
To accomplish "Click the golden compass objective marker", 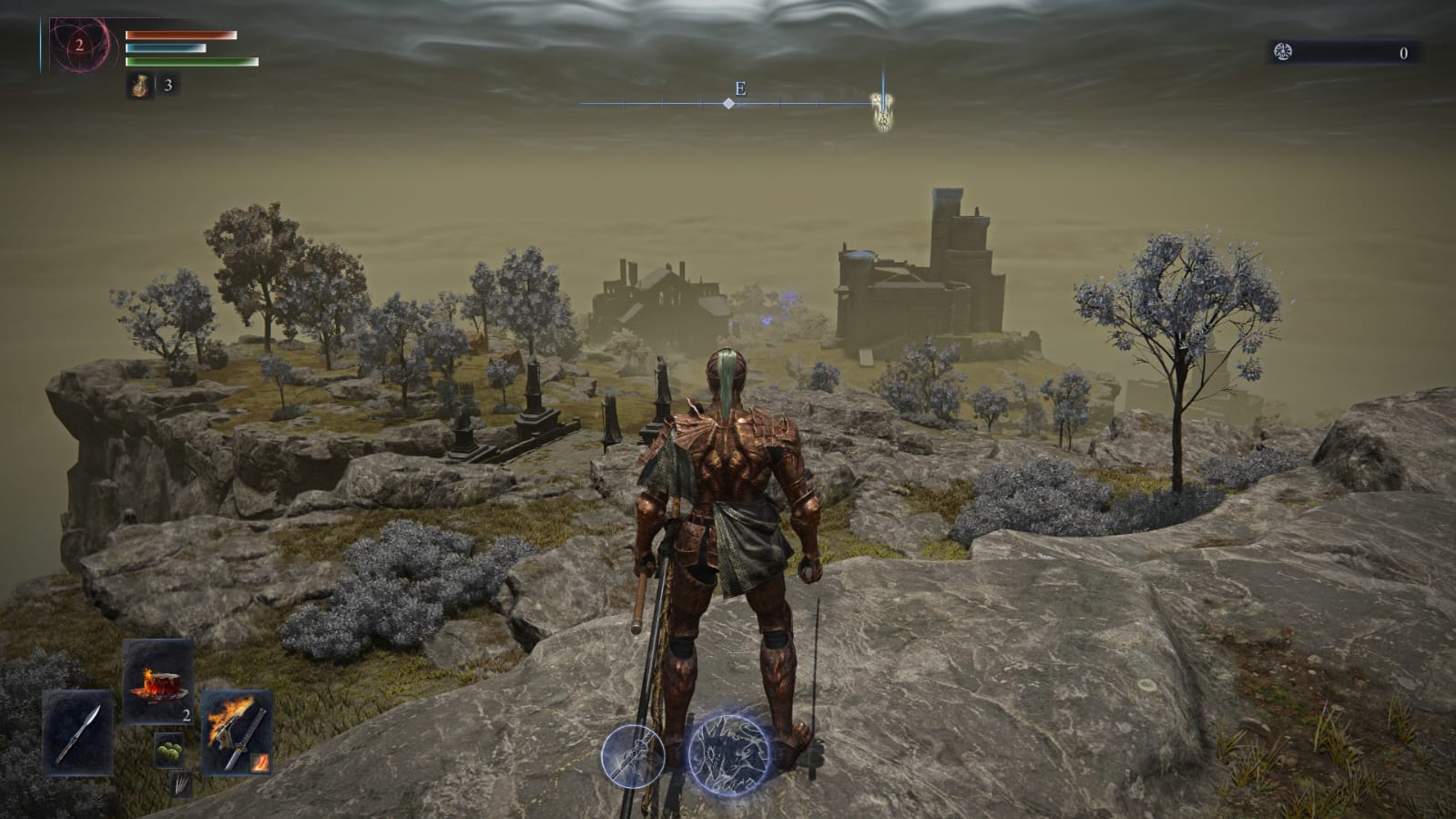I will (x=881, y=110).
